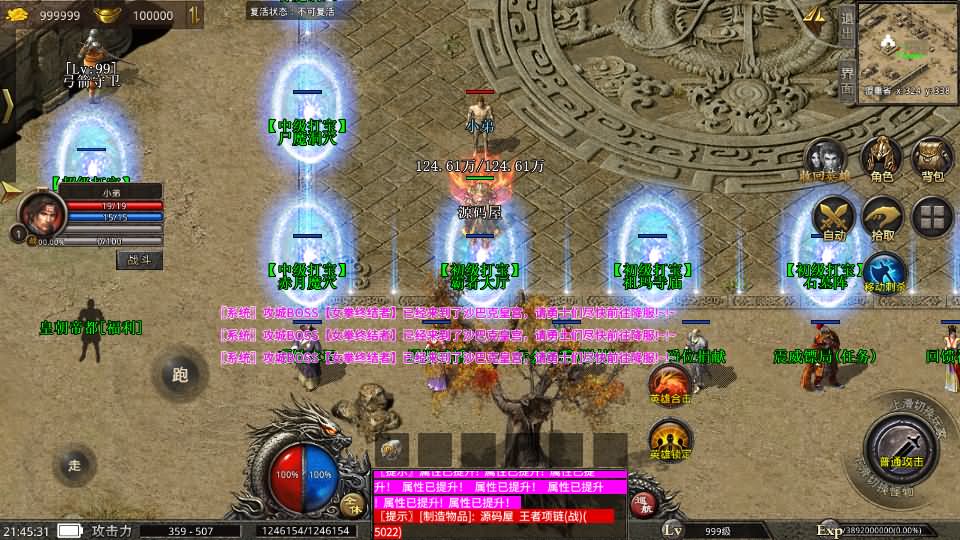Activate the 英雄锁定 hero lock
Viewport: 960px width, 540px height.
(668, 440)
